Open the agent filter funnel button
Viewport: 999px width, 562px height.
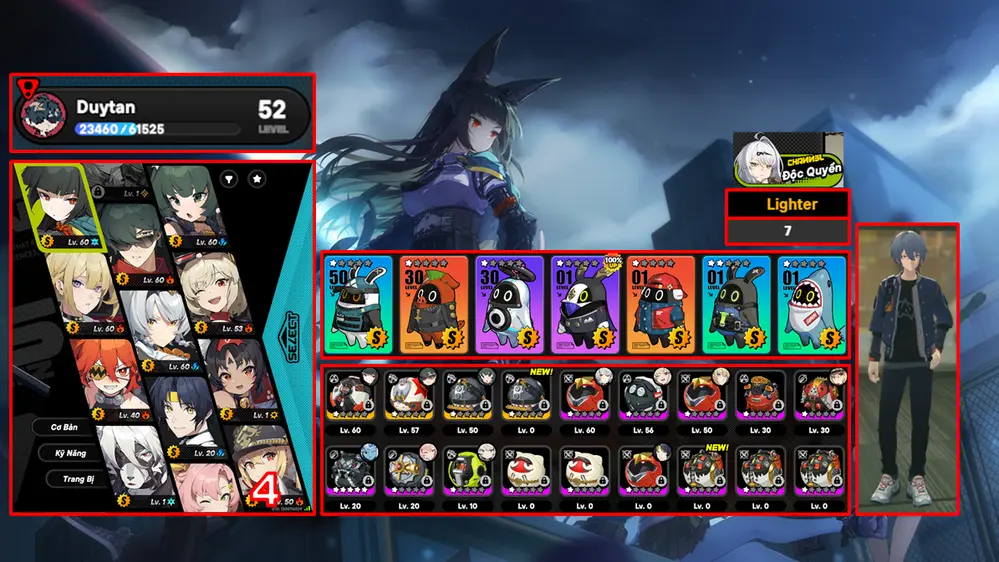pos(228,179)
